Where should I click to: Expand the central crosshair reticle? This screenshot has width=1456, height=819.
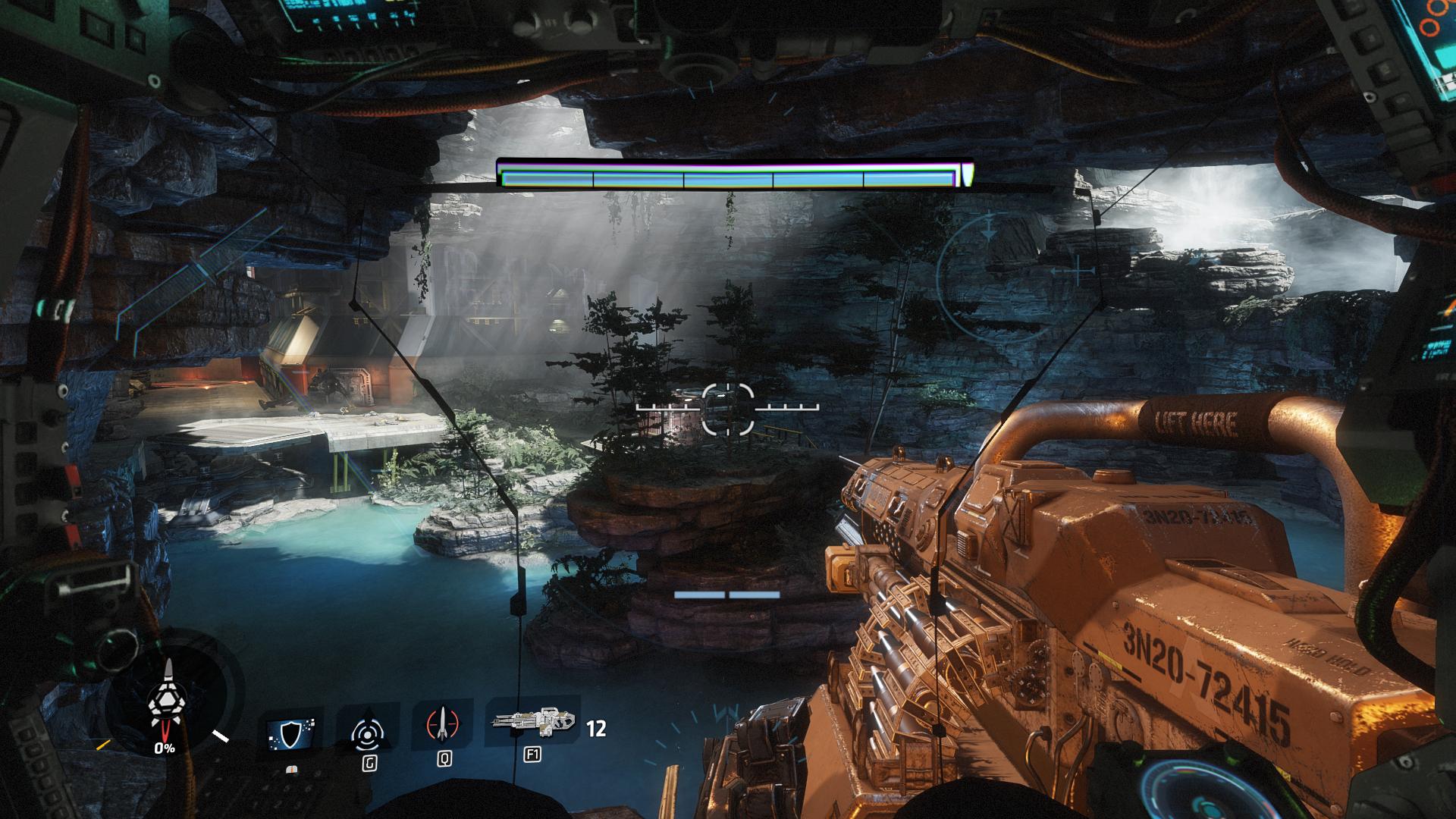click(x=726, y=409)
